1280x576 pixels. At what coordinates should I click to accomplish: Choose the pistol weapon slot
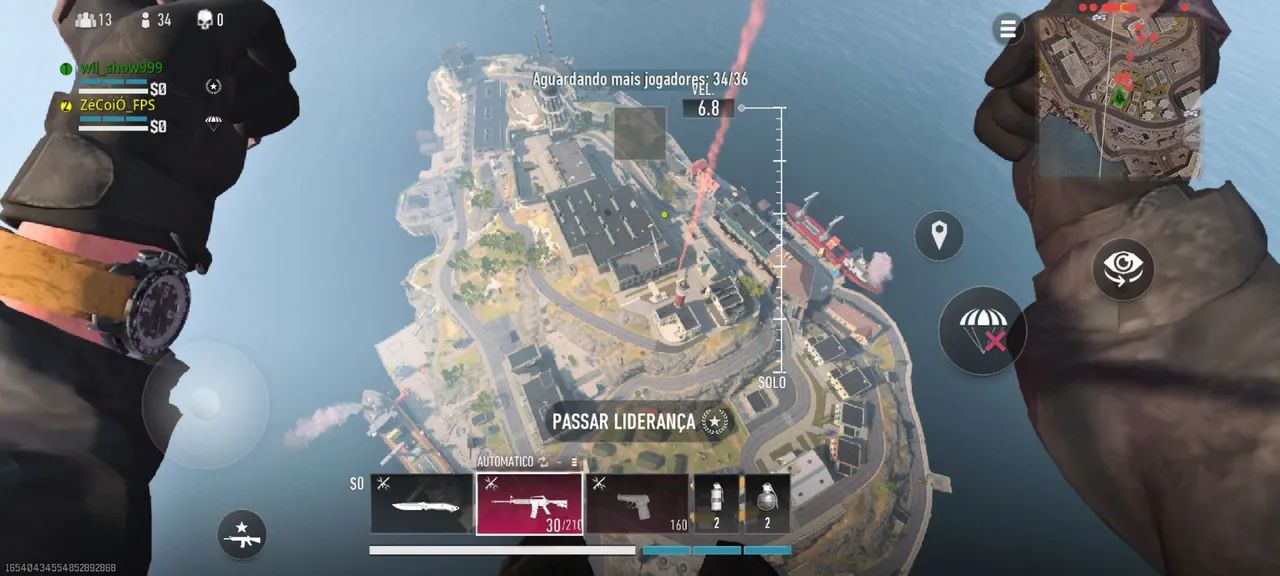(x=637, y=504)
